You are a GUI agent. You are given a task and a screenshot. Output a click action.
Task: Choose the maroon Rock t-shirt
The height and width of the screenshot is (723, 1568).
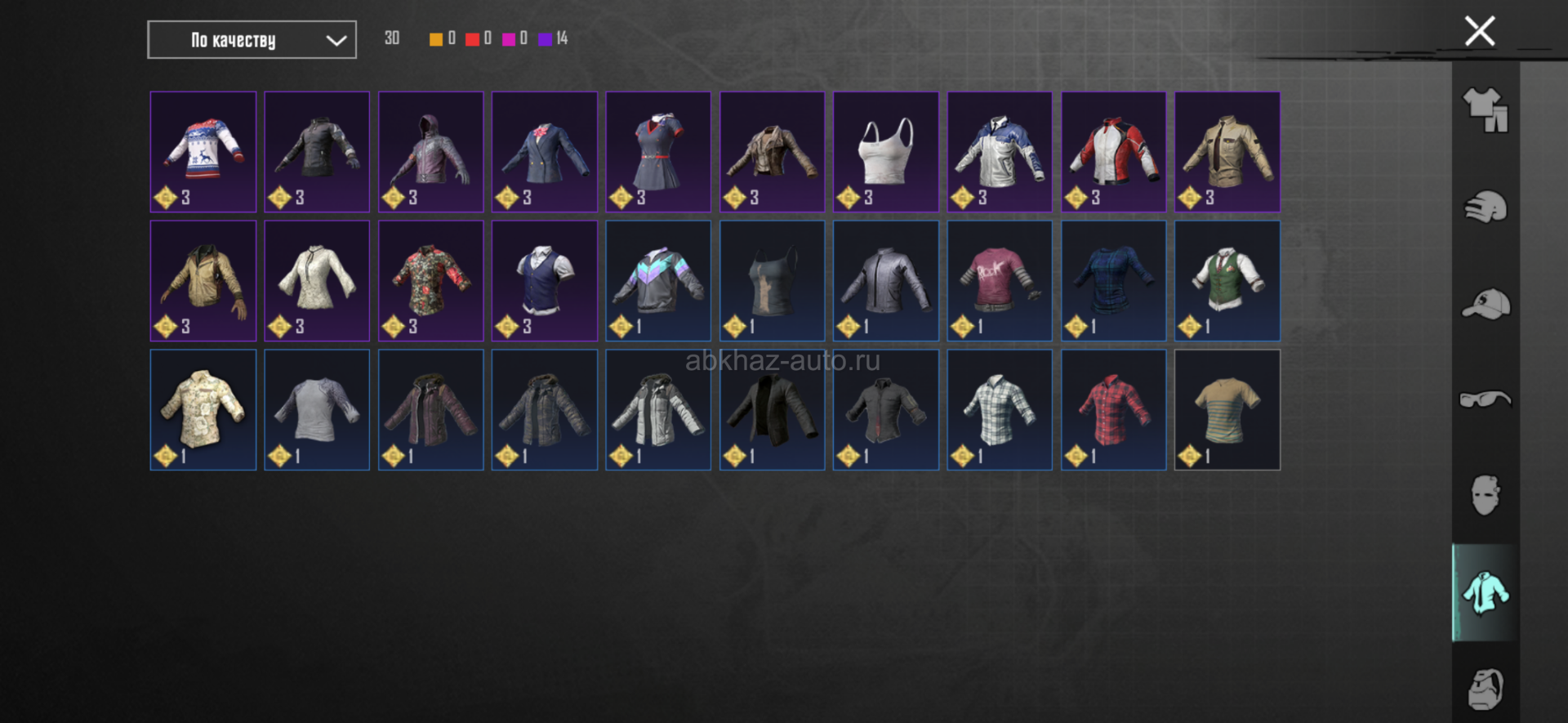(1000, 280)
